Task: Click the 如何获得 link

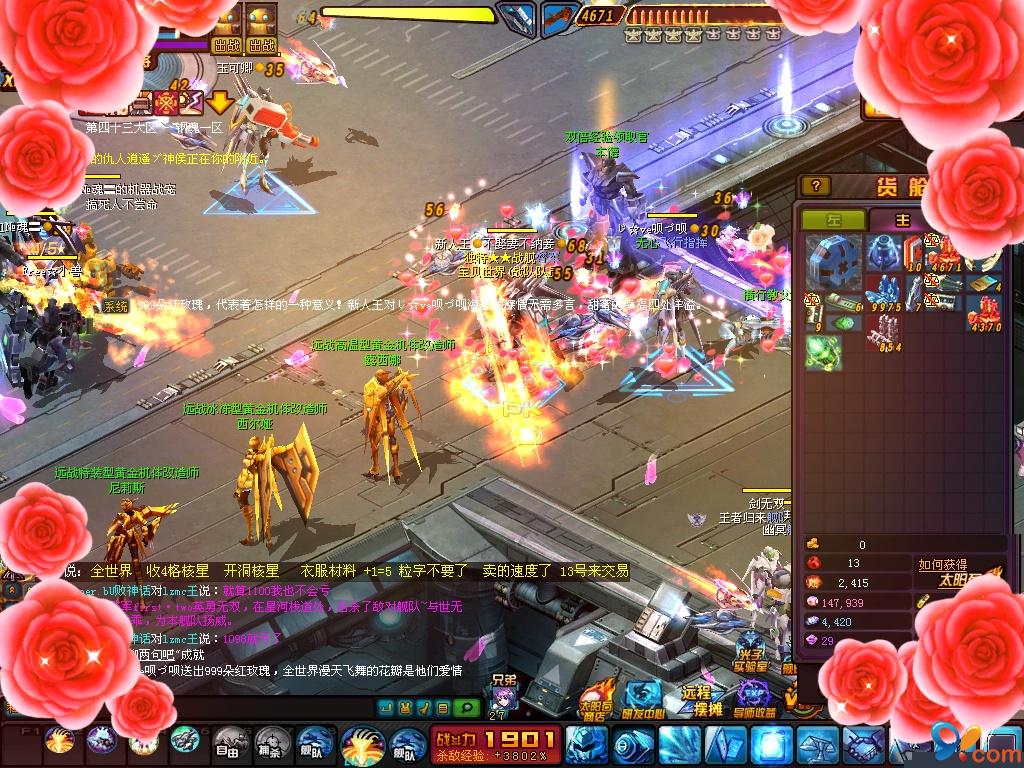Action: pos(942,565)
